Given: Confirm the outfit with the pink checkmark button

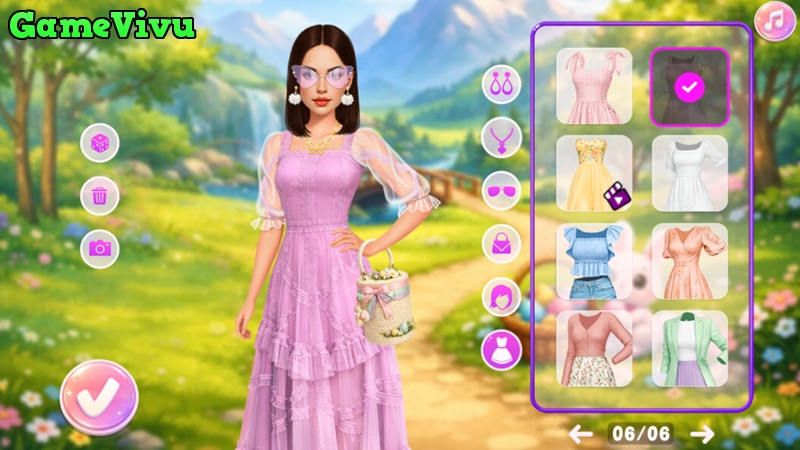Looking at the screenshot, I should 99,397.
